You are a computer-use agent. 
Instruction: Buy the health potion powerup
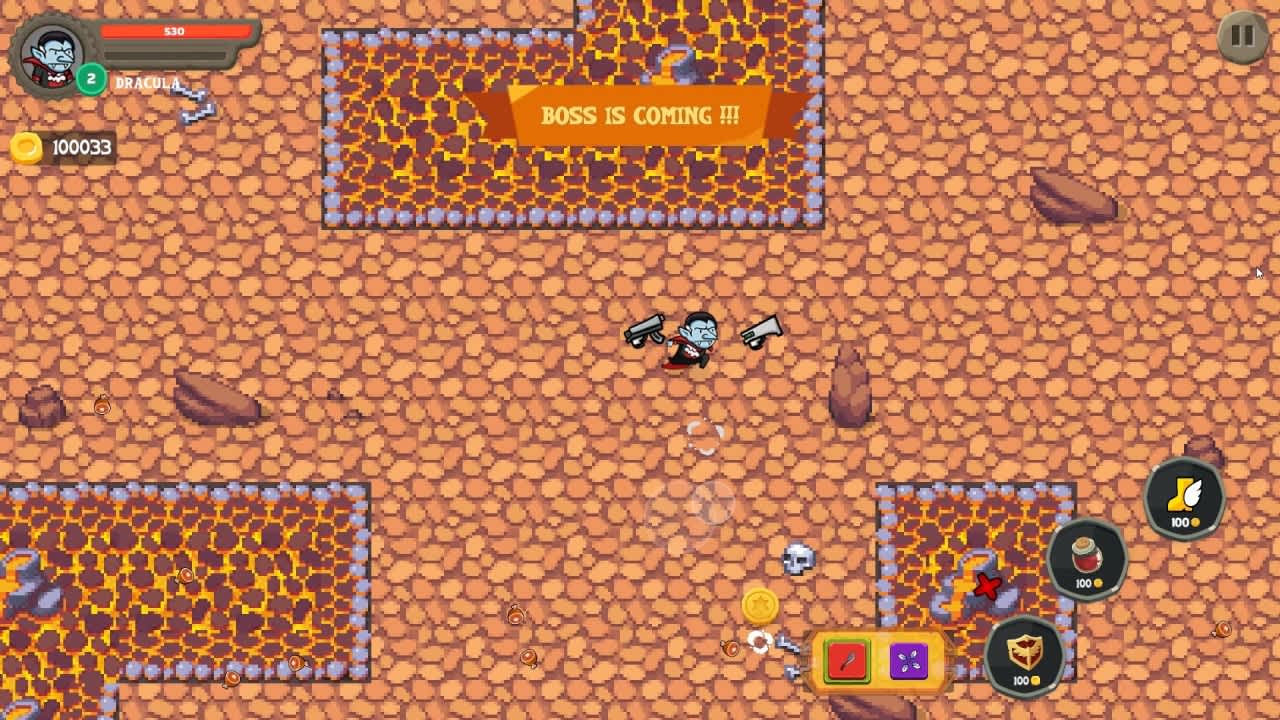click(1086, 560)
